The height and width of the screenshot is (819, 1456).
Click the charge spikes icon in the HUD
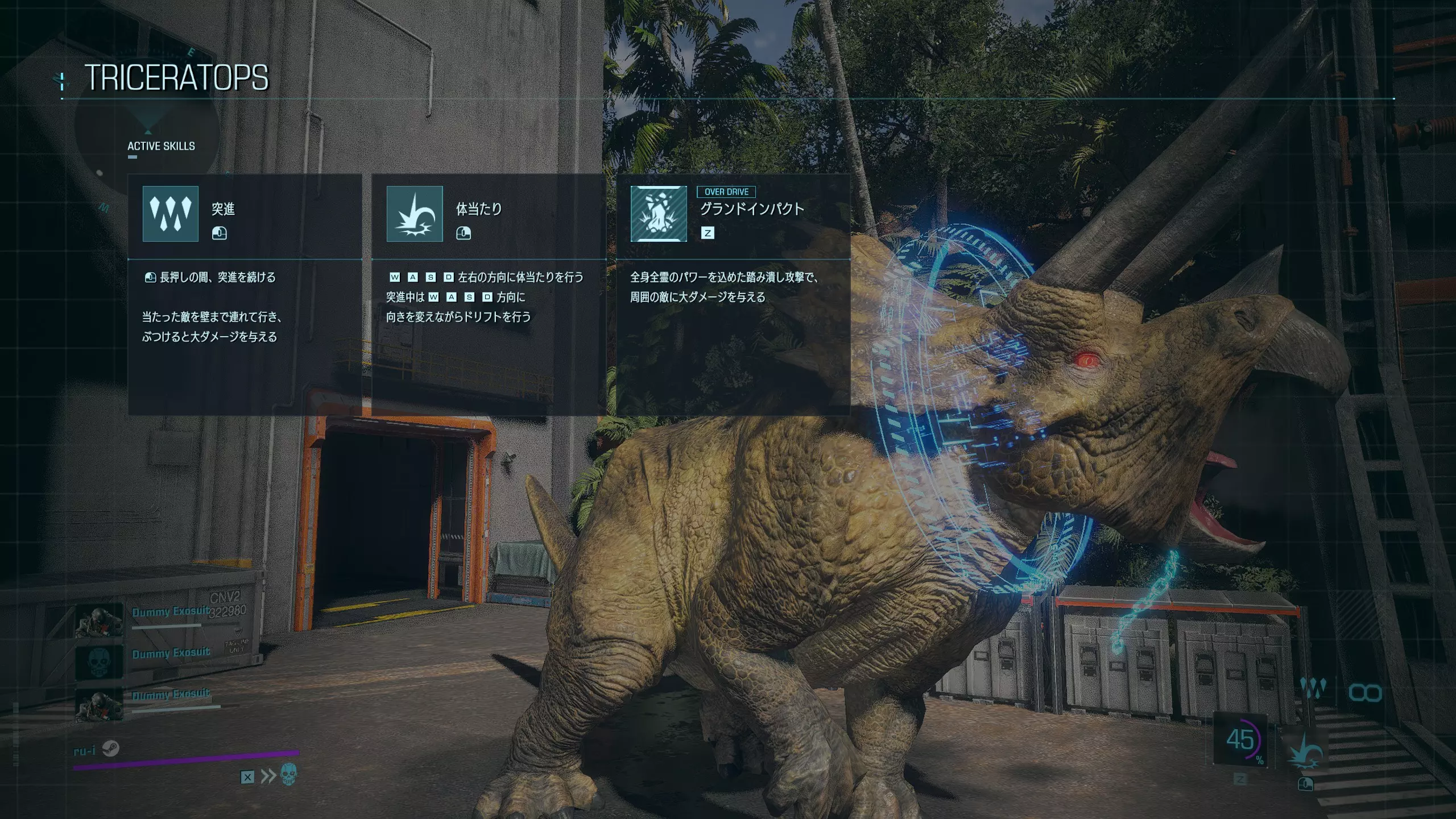pos(1313,690)
